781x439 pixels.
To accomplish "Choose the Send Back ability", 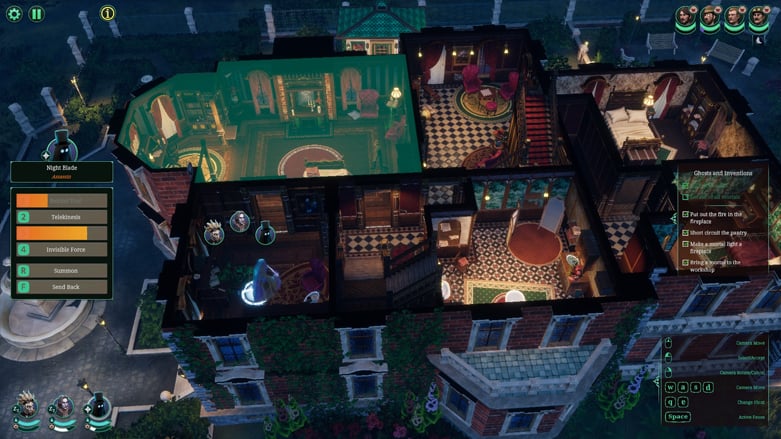I will click(x=62, y=287).
